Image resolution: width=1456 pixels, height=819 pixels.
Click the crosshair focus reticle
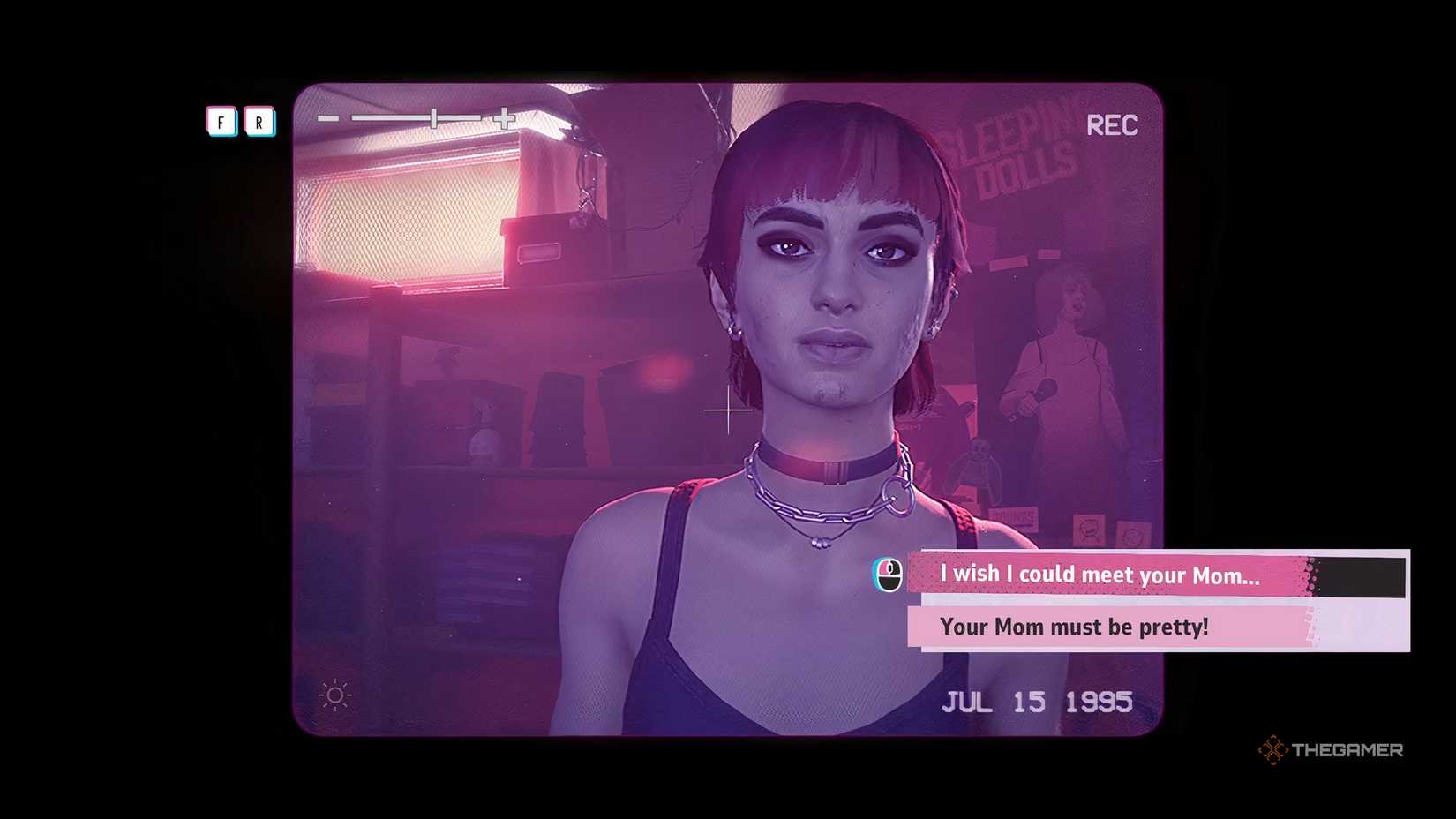click(x=728, y=409)
